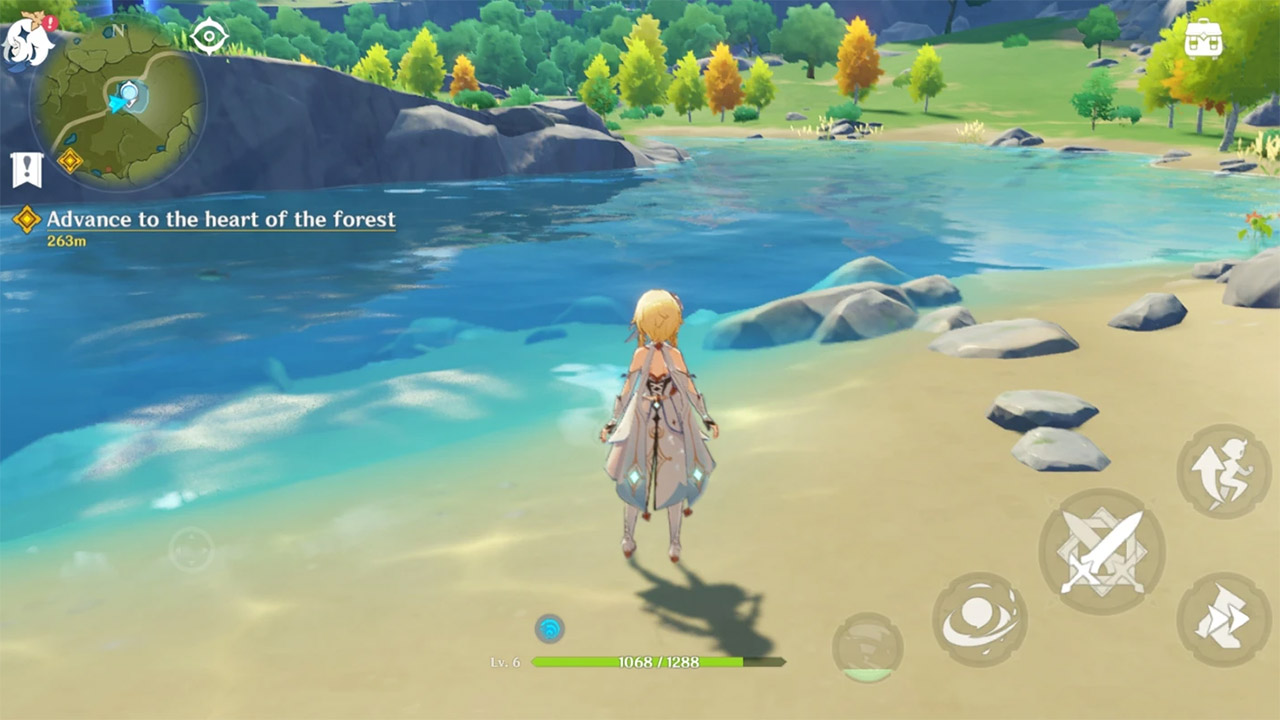The width and height of the screenshot is (1280, 720).
Task: Tap the jump button
Action: click(1223, 472)
